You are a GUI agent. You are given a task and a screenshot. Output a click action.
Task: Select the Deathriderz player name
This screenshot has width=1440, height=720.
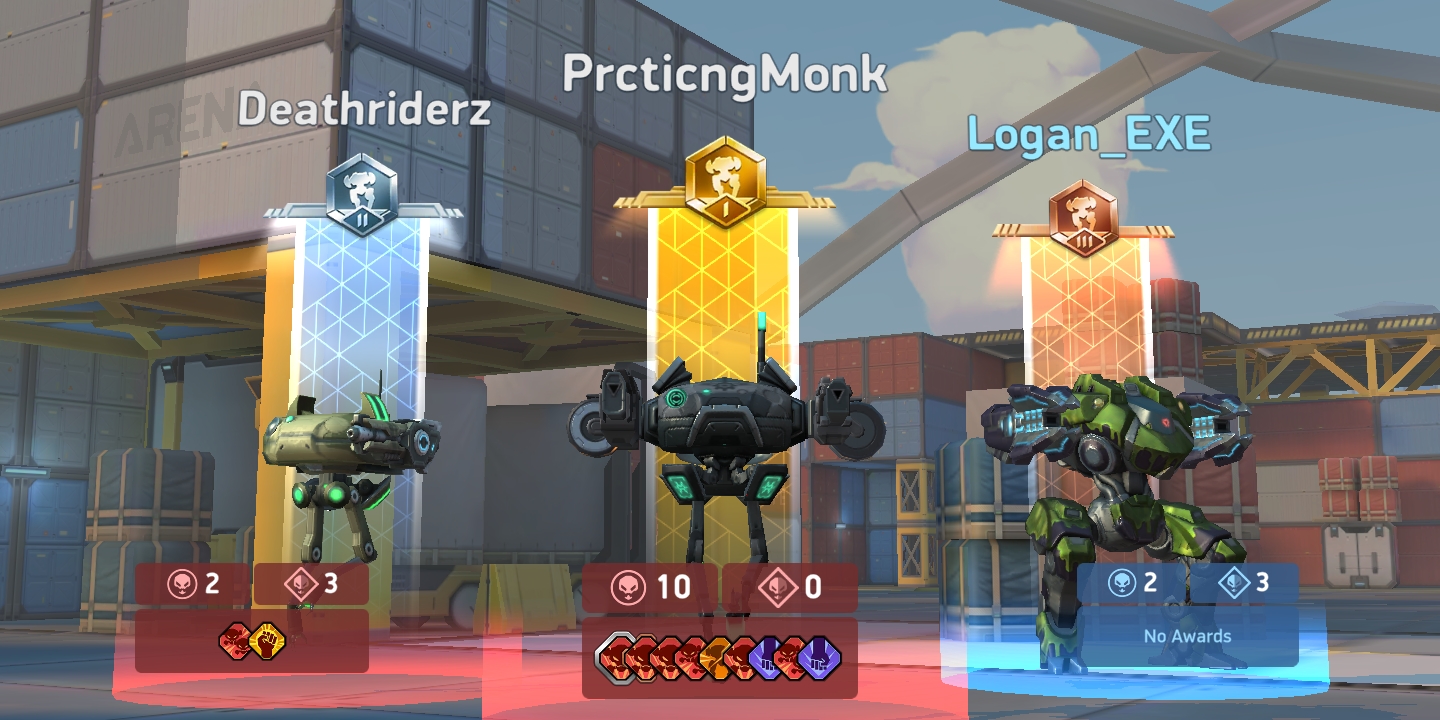coord(364,110)
